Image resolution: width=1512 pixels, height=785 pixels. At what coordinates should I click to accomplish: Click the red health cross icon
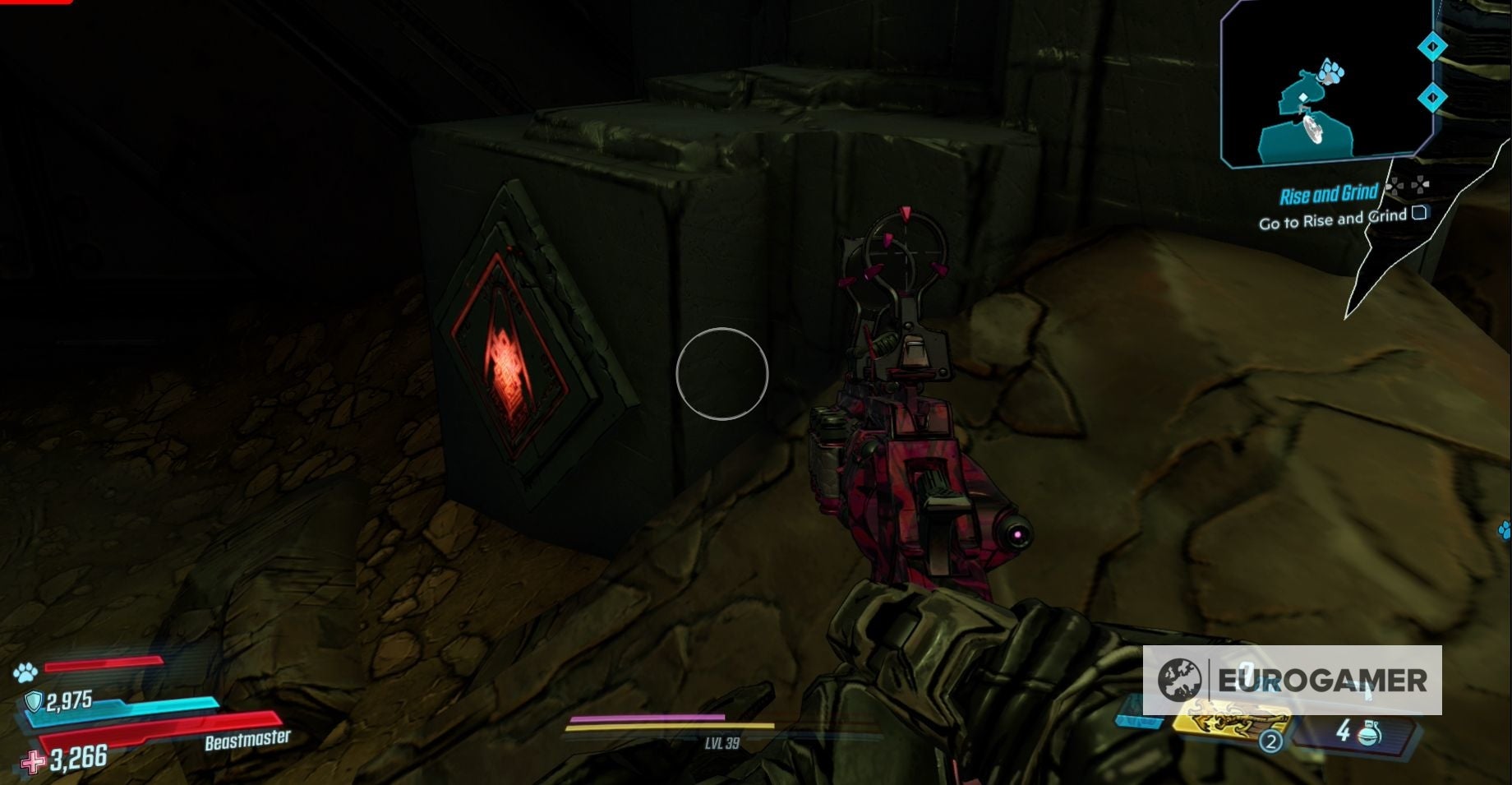point(33,761)
